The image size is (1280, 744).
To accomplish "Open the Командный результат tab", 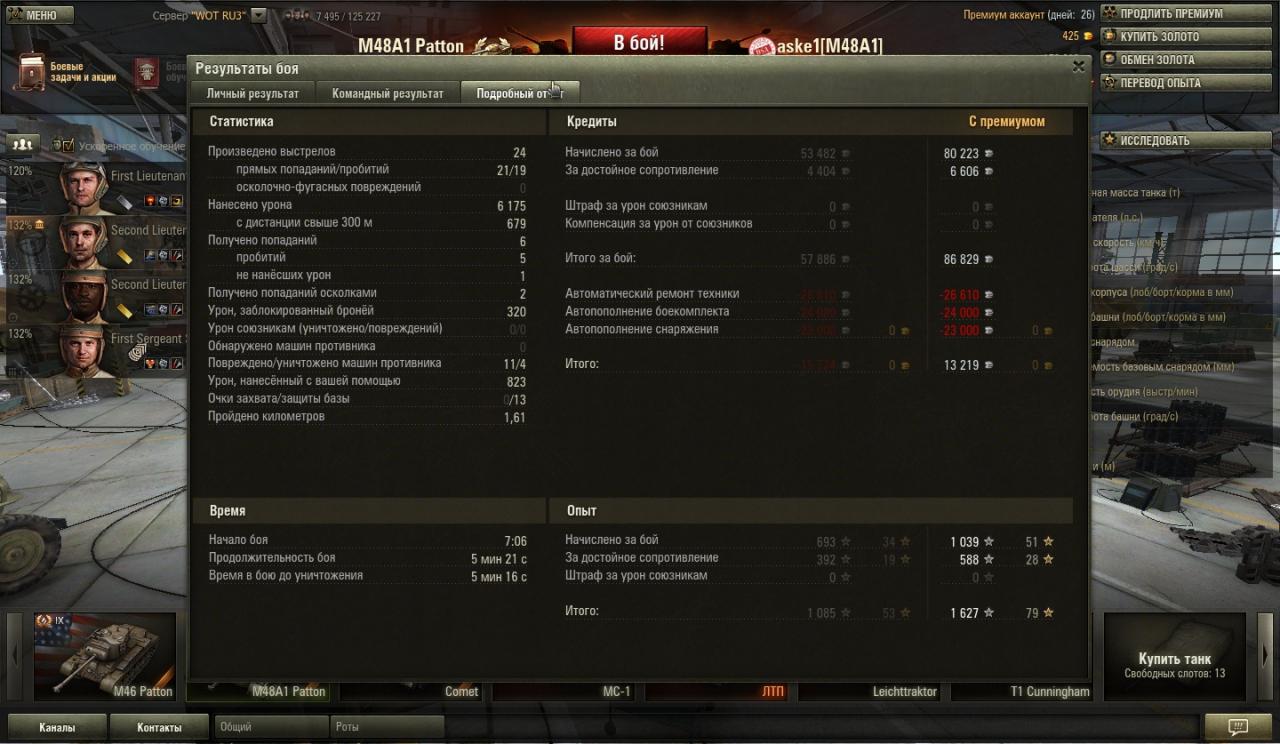I will pos(388,93).
